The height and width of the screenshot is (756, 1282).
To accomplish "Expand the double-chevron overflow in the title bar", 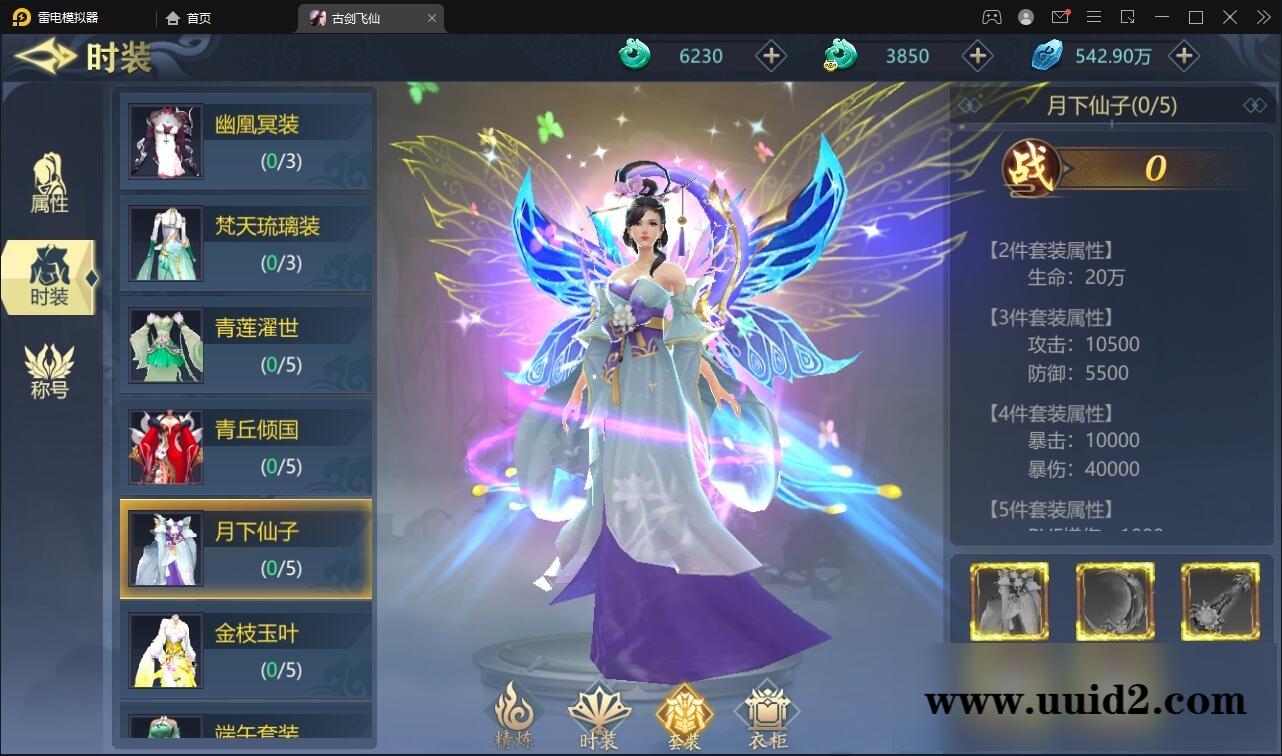I will click(1262, 17).
